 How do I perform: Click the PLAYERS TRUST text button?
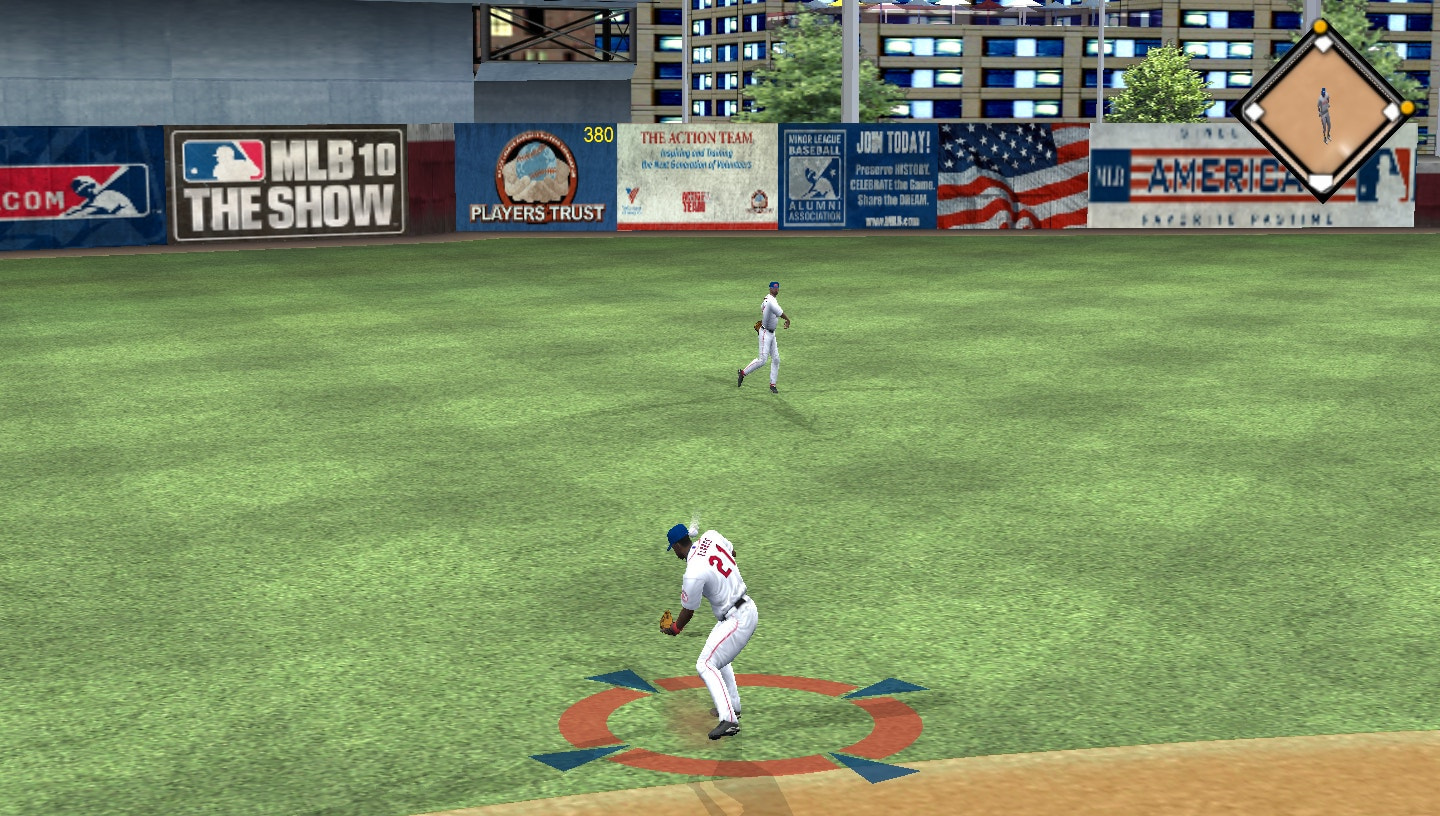click(x=537, y=213)
